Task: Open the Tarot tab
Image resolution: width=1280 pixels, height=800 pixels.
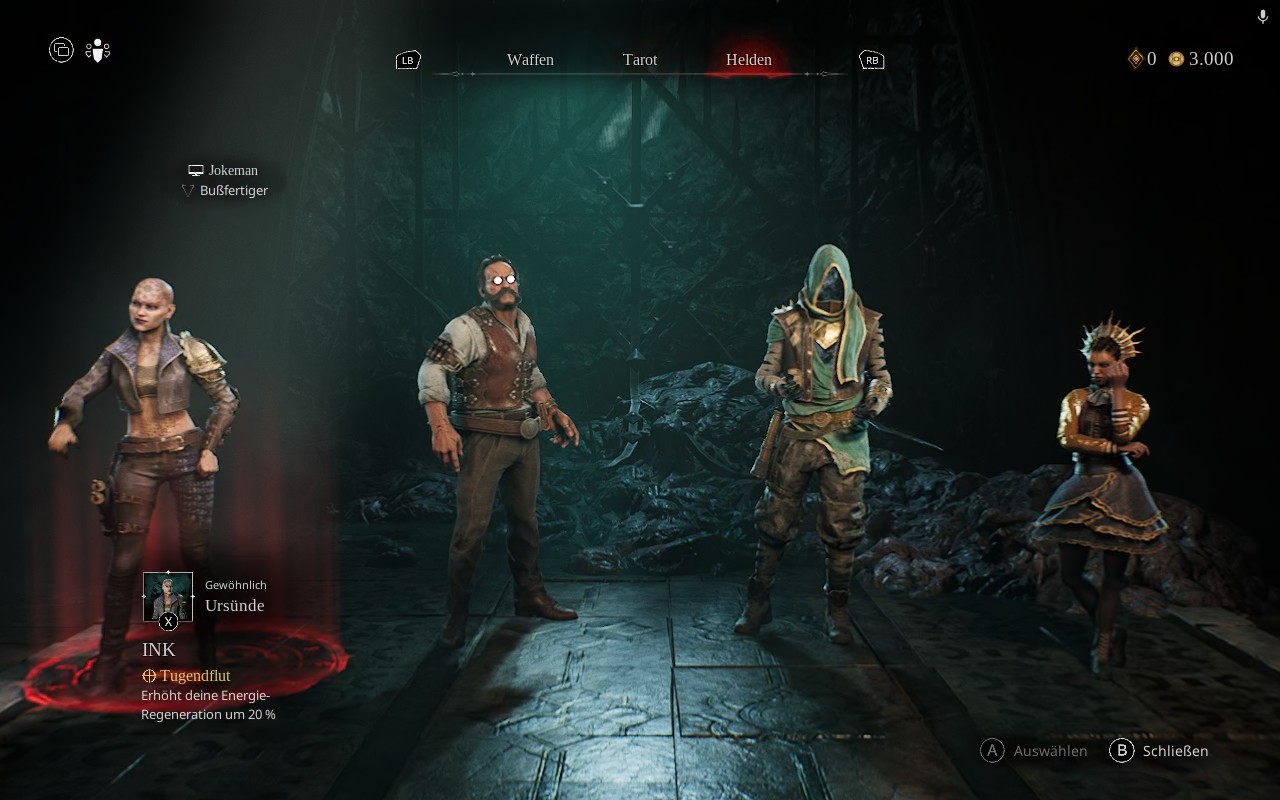Action: pos(640,60)
